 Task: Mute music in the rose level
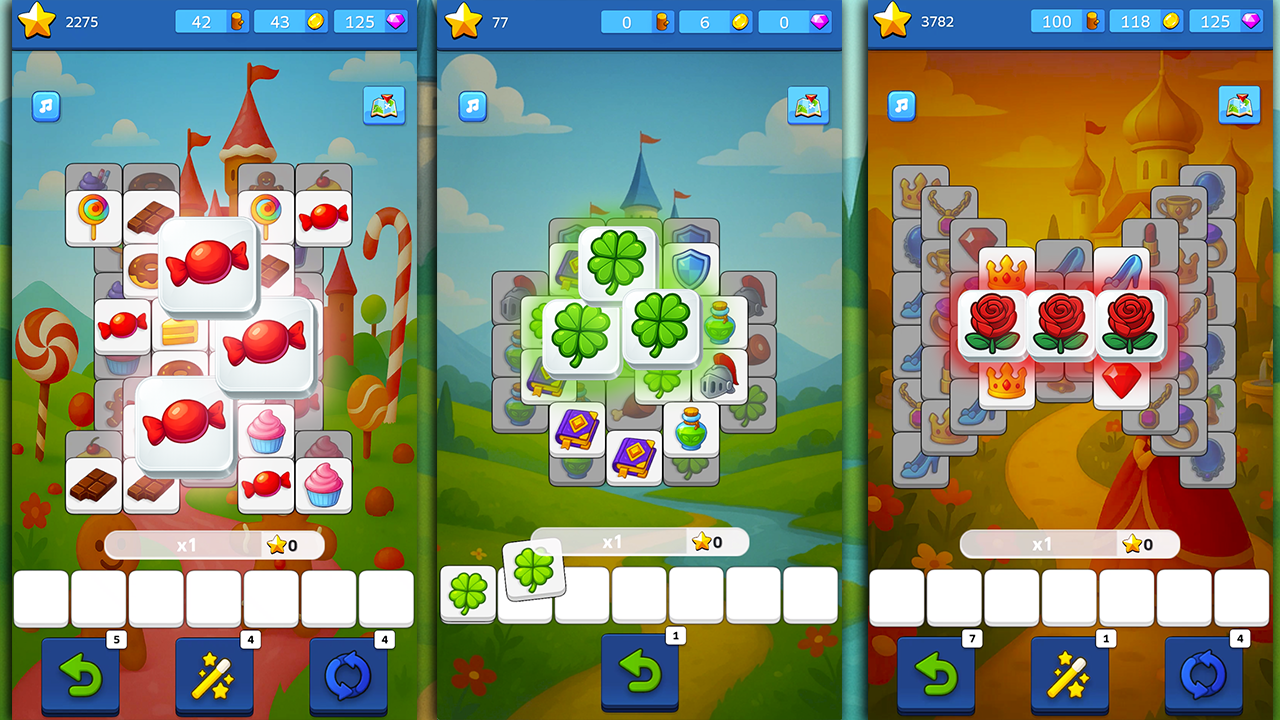[900, 104]
